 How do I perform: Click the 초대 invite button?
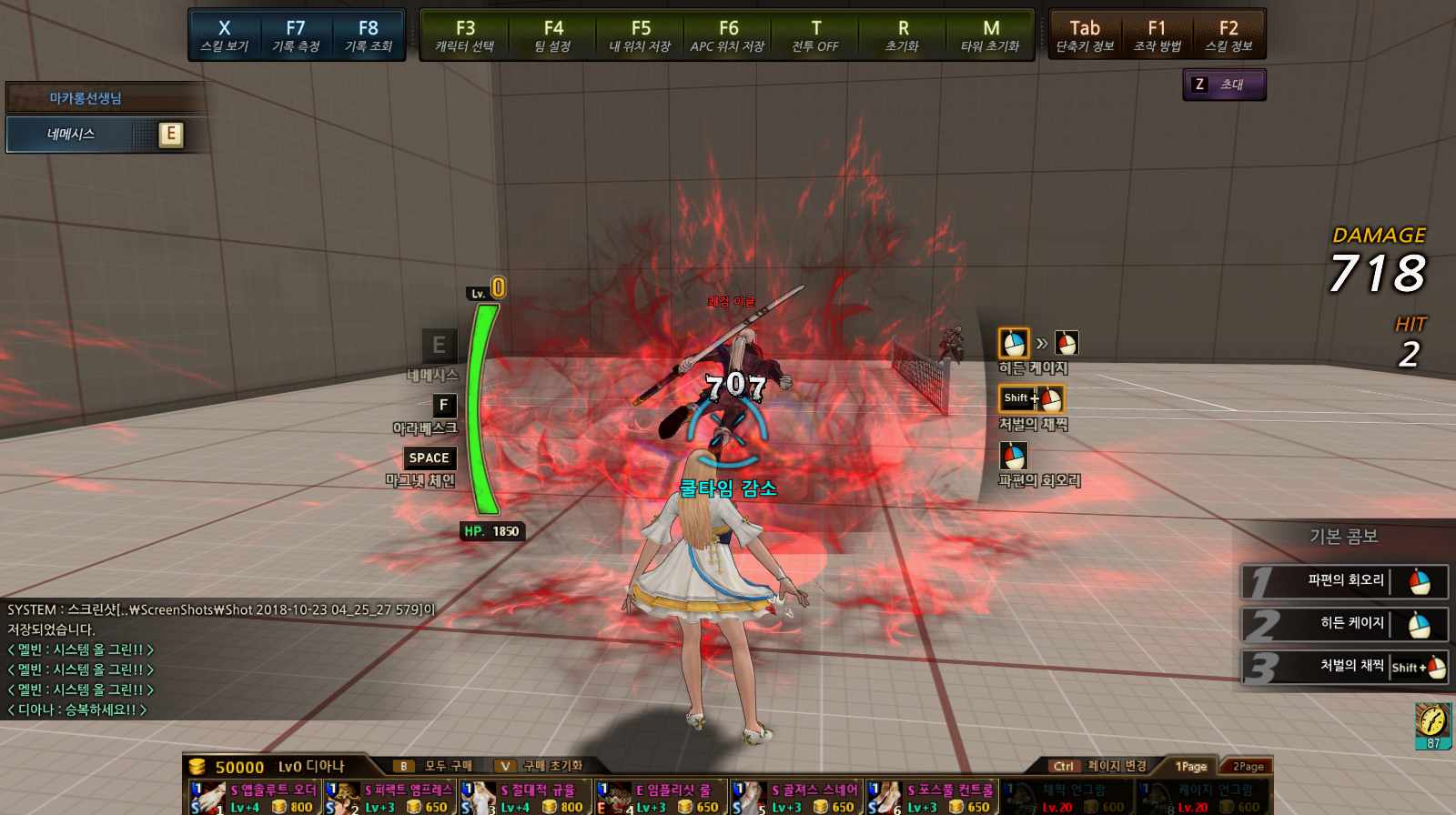[1224, 85]
